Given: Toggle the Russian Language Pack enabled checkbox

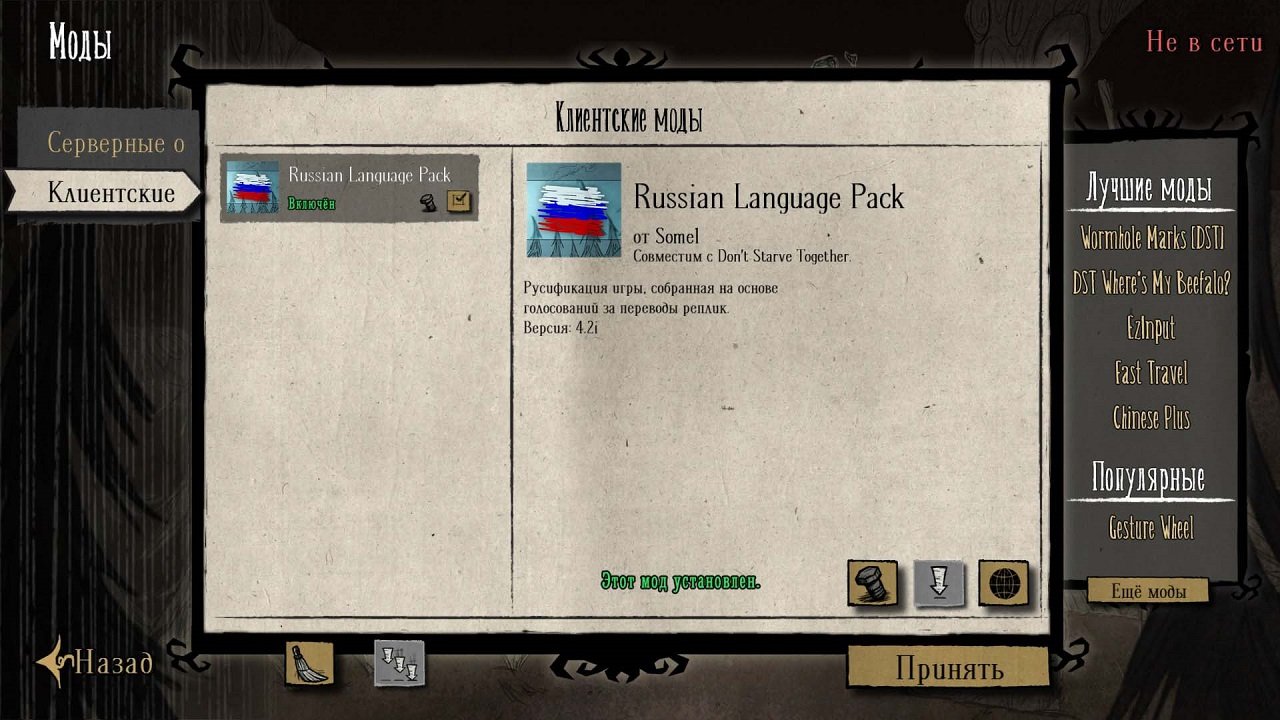Looking at the screenshot, I should click(458, 201).
